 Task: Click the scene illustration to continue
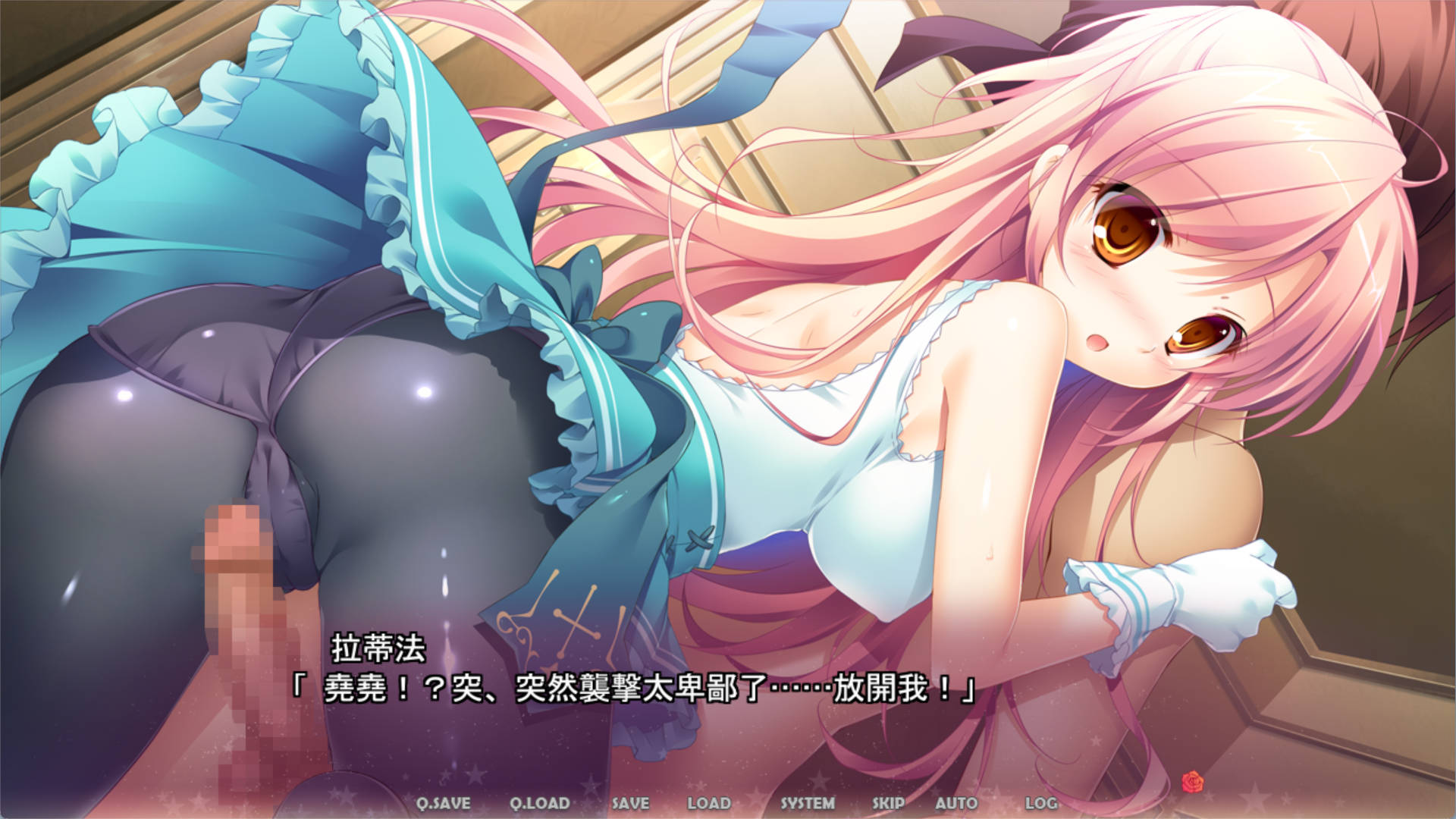tap(728, 341)
